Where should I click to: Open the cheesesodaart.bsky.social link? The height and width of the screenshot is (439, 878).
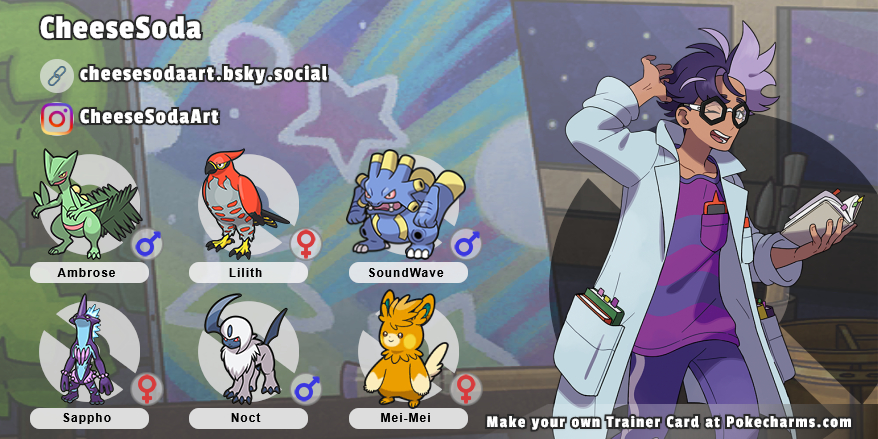tap(203, 74)
